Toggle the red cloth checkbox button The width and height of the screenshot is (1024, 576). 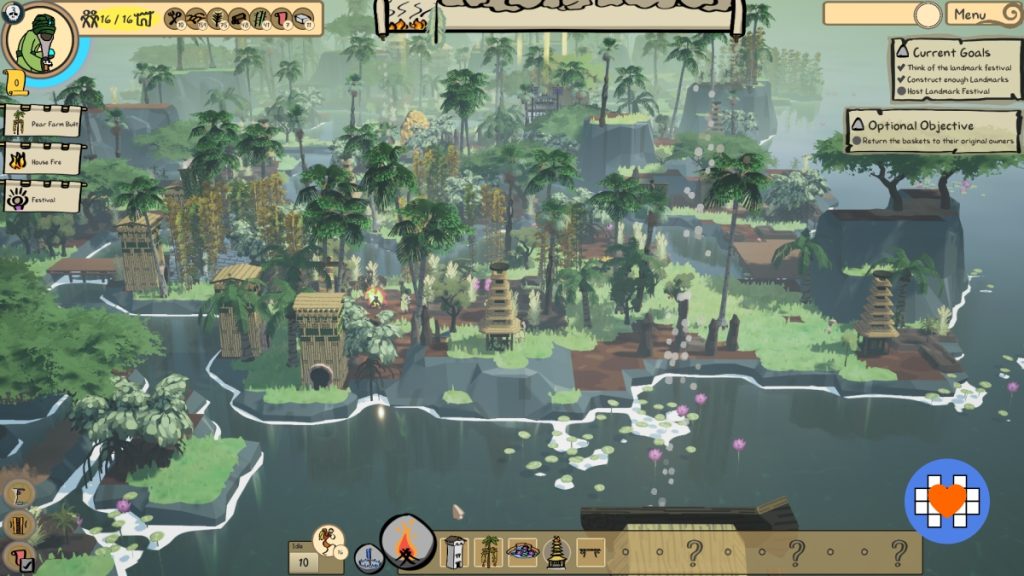19,557
